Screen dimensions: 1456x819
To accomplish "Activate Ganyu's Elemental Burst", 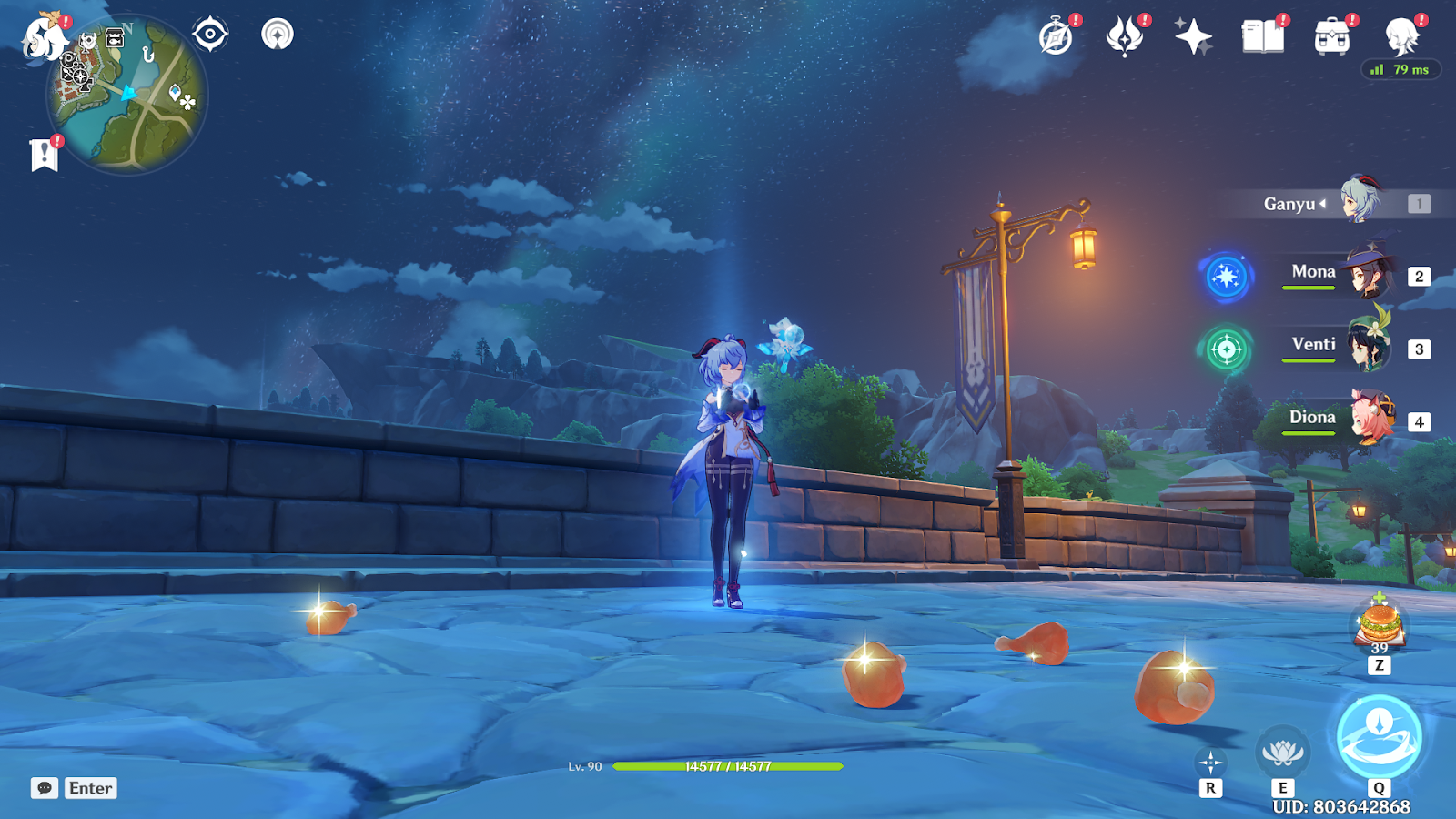I will (1379, 737).
